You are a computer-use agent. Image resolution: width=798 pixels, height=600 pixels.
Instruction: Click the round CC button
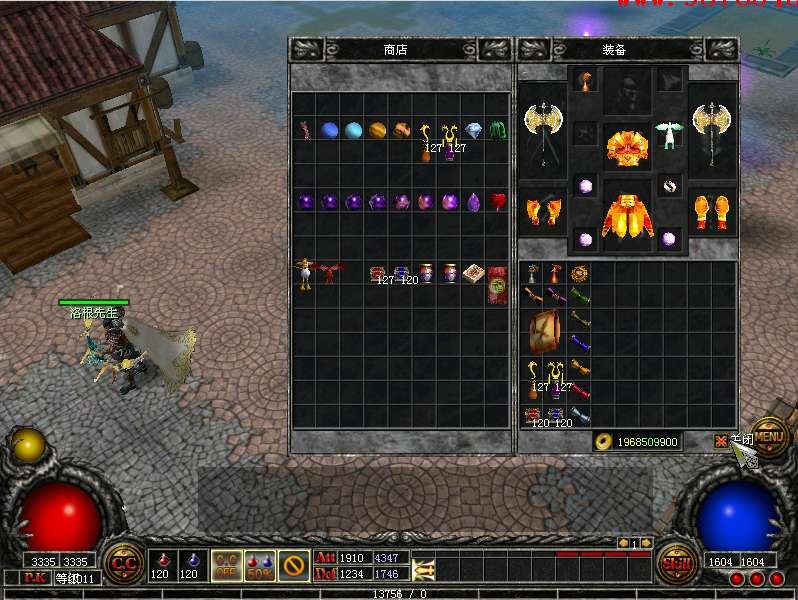tap(124, 563)
